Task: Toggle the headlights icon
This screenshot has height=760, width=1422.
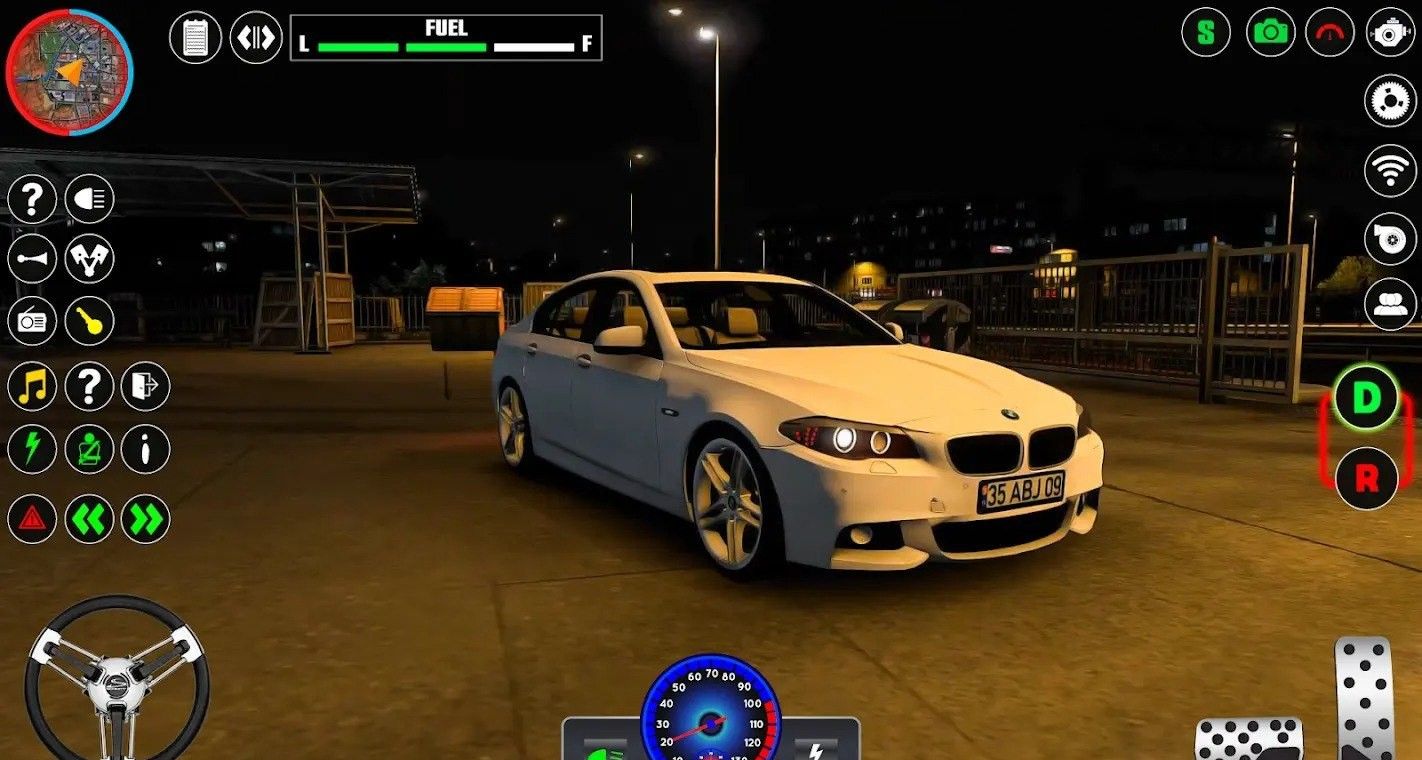Action: pos(90,199)
